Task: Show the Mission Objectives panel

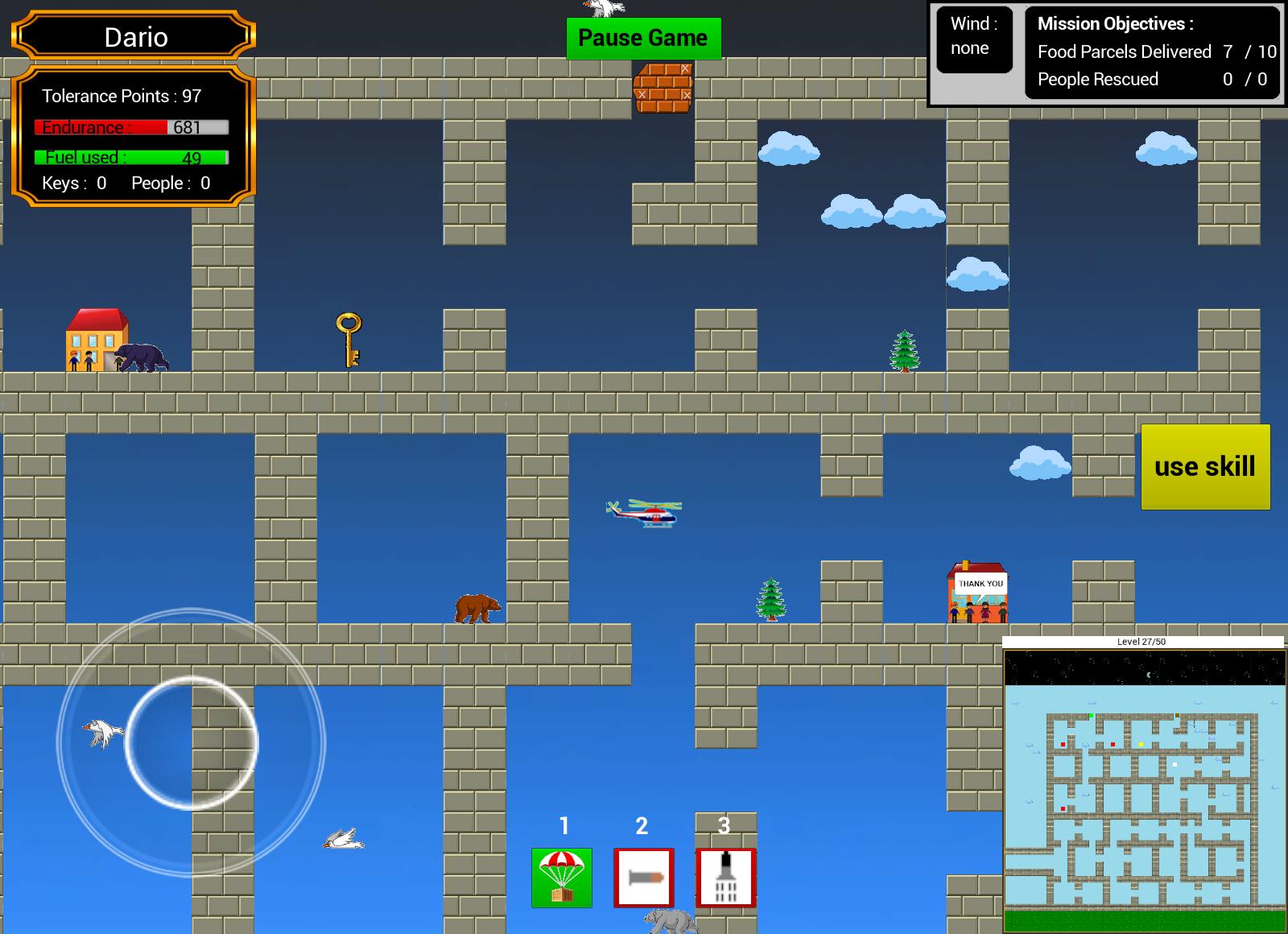Action: tap(1152, 52)
